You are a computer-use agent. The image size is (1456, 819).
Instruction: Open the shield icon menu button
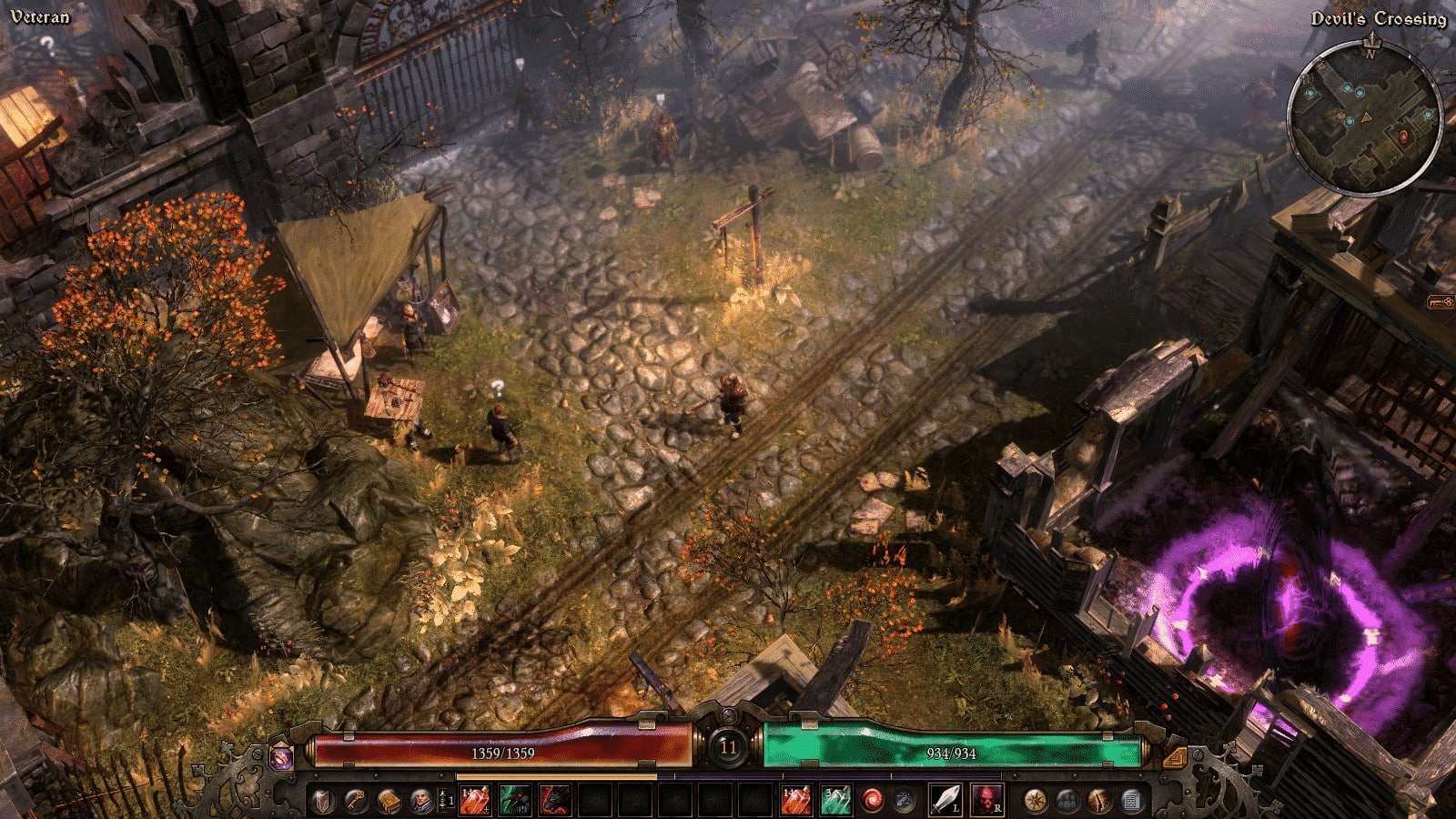pyautogui.click(x=322, y=801)
